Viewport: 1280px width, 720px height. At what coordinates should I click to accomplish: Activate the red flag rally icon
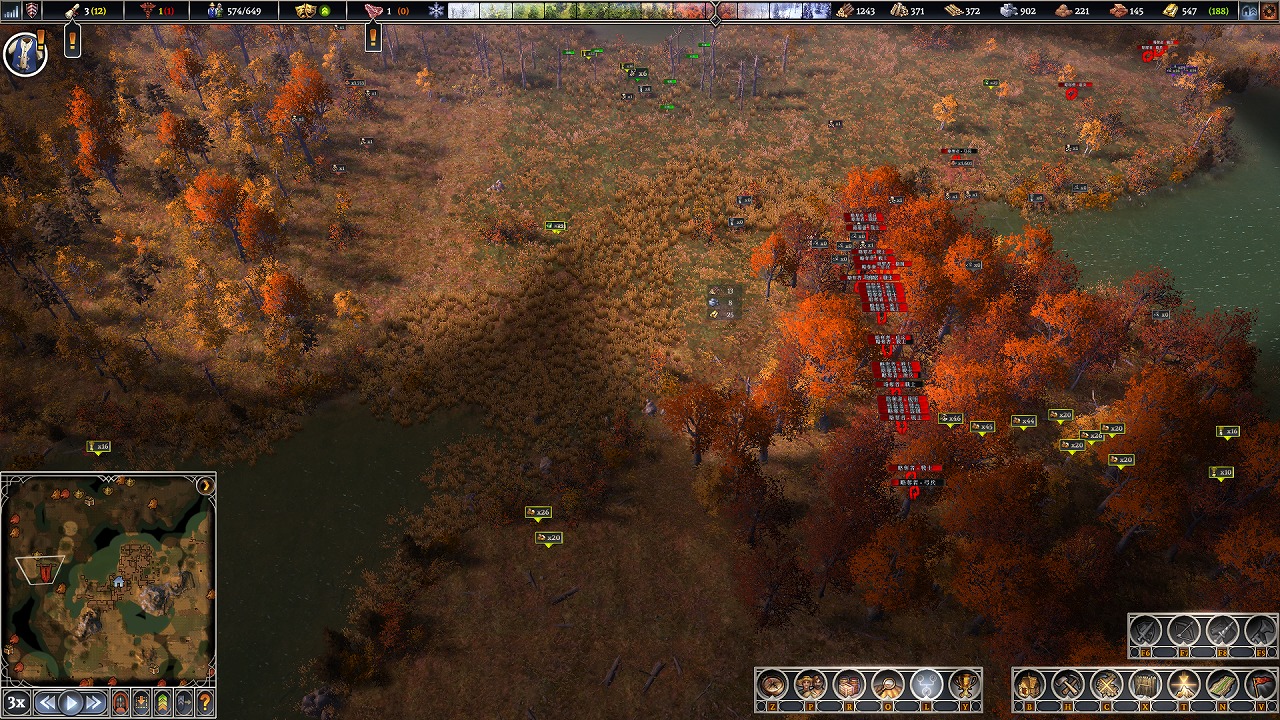tap(1261, 685)
